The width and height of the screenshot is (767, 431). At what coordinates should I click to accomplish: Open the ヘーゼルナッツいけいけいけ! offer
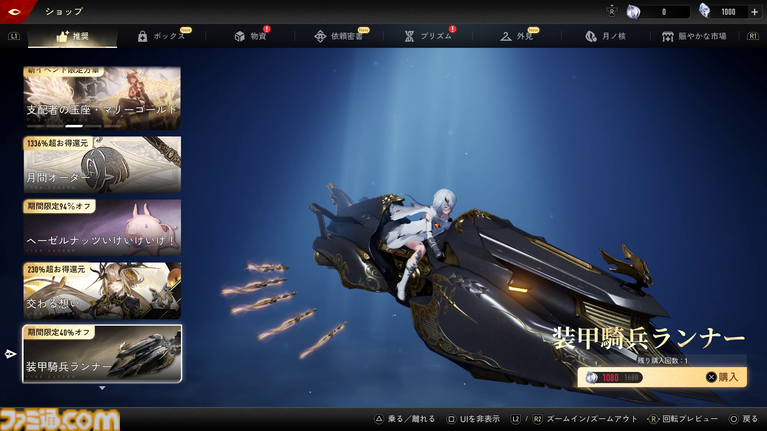(x=102, y=227)
